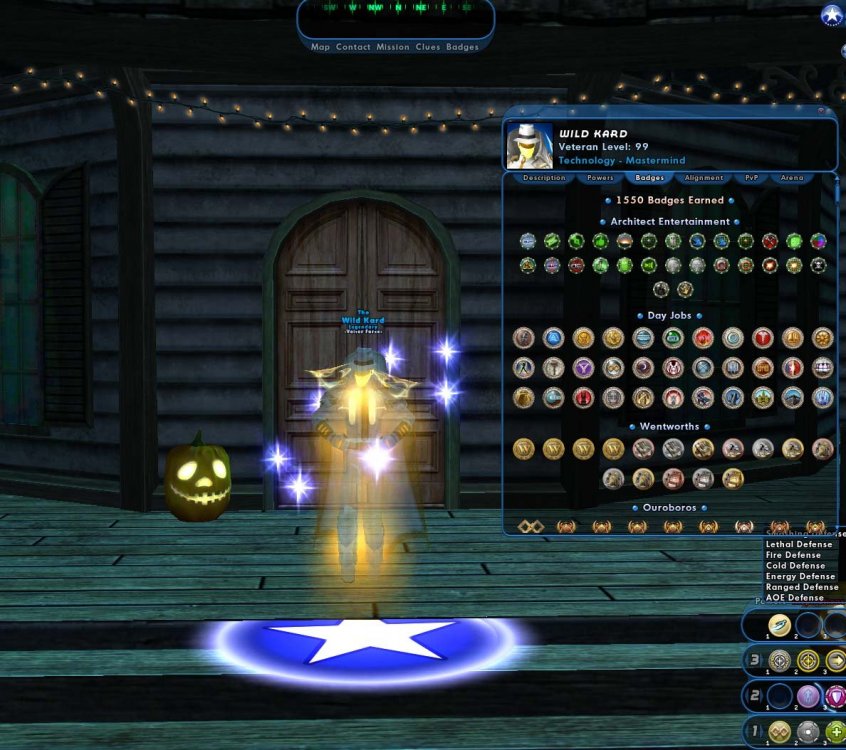
Task: Open the Contact list
Action: [x=353, y=47]
